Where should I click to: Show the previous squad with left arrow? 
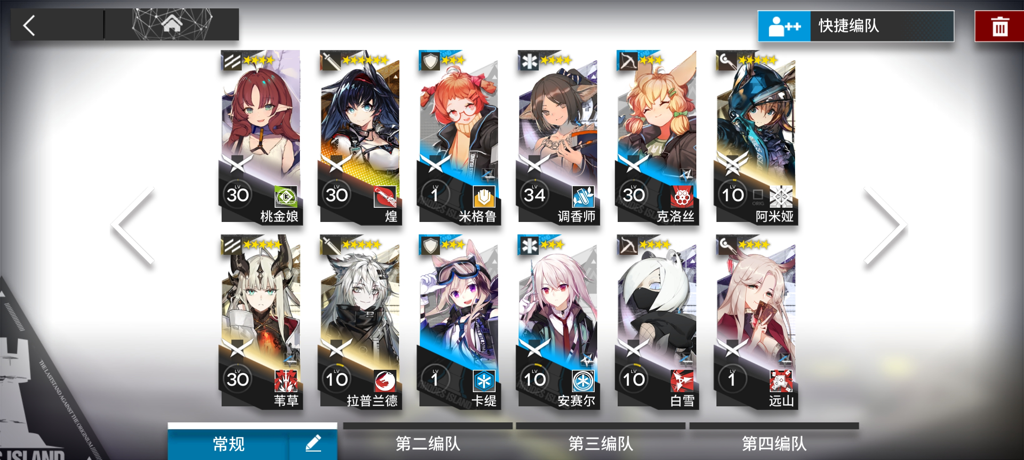tap(133, 227)
